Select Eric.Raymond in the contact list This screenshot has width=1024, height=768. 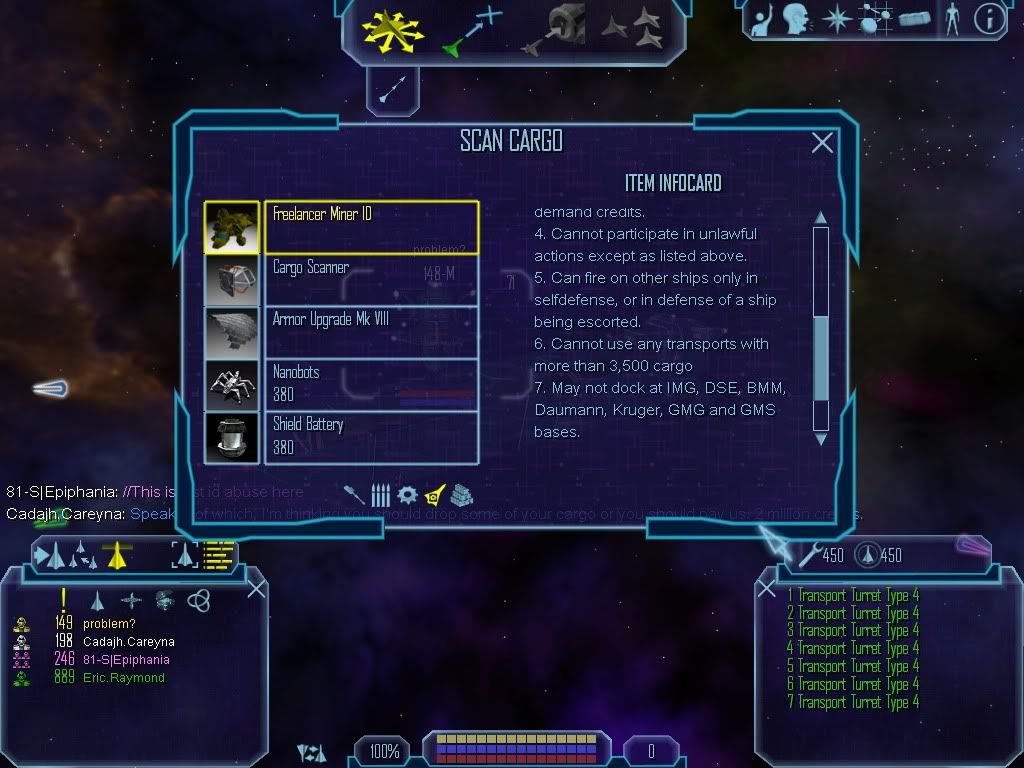(x=124, y=678)
